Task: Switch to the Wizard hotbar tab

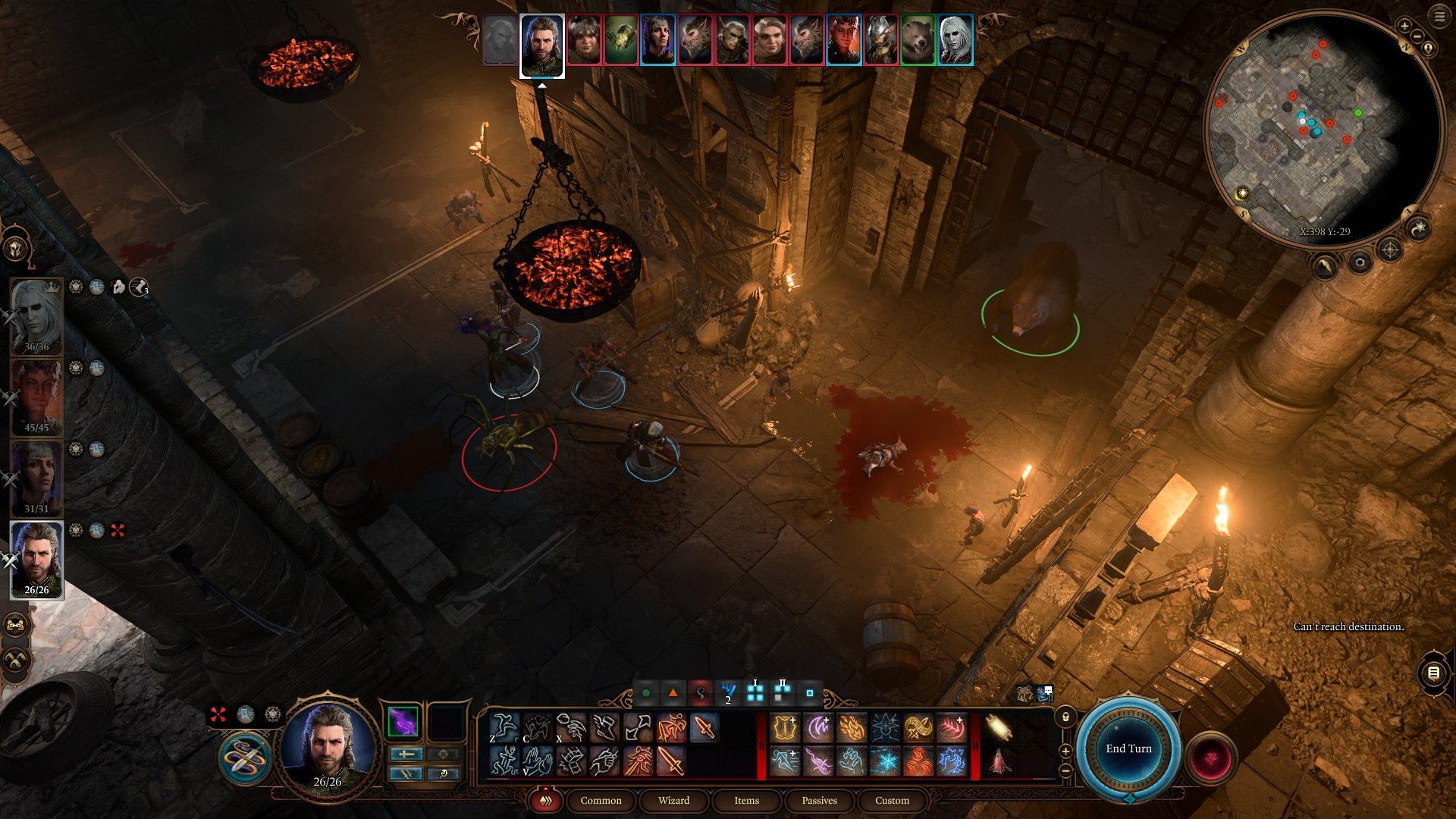Action: [673, 800]
